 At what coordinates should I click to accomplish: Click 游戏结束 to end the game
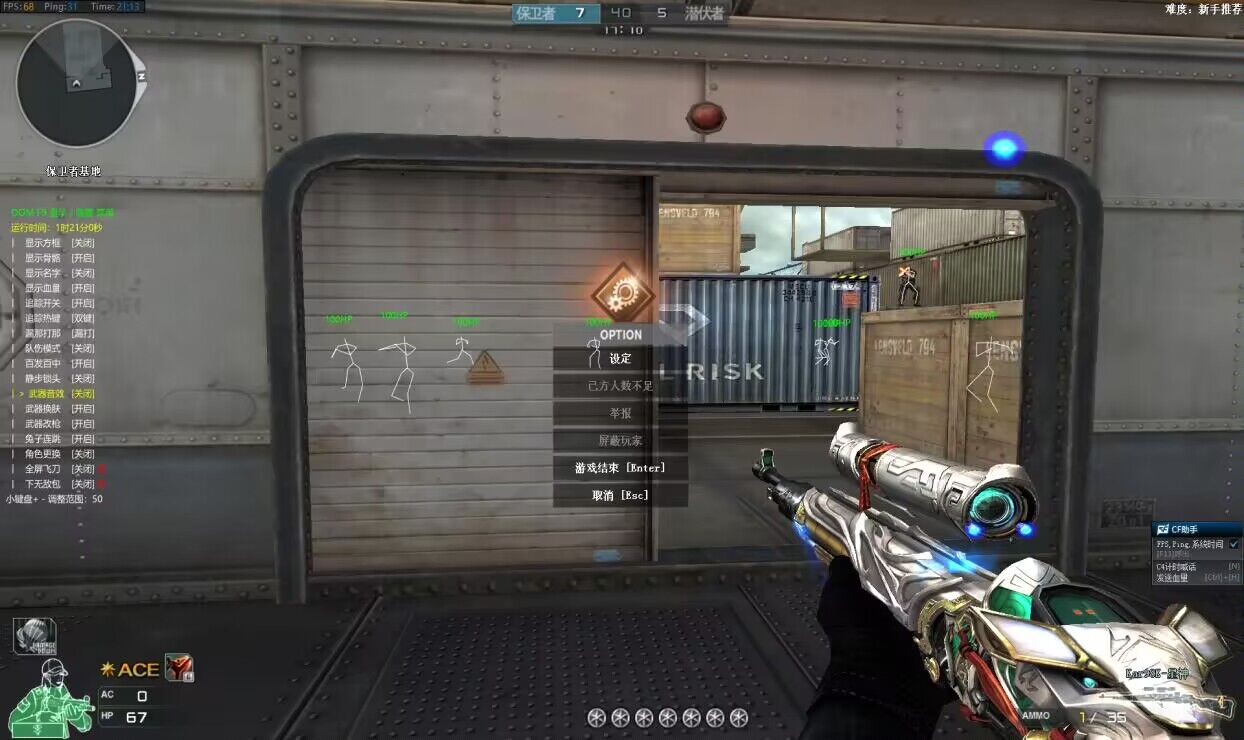click(x=620, y=467)
